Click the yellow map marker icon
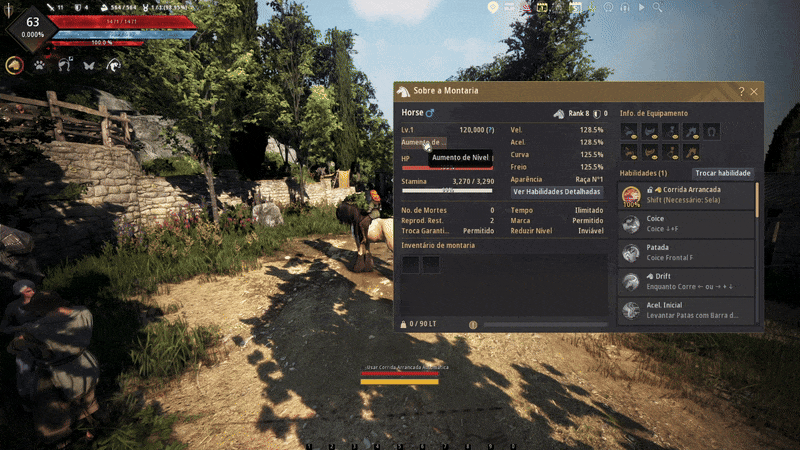 (493, 6)
